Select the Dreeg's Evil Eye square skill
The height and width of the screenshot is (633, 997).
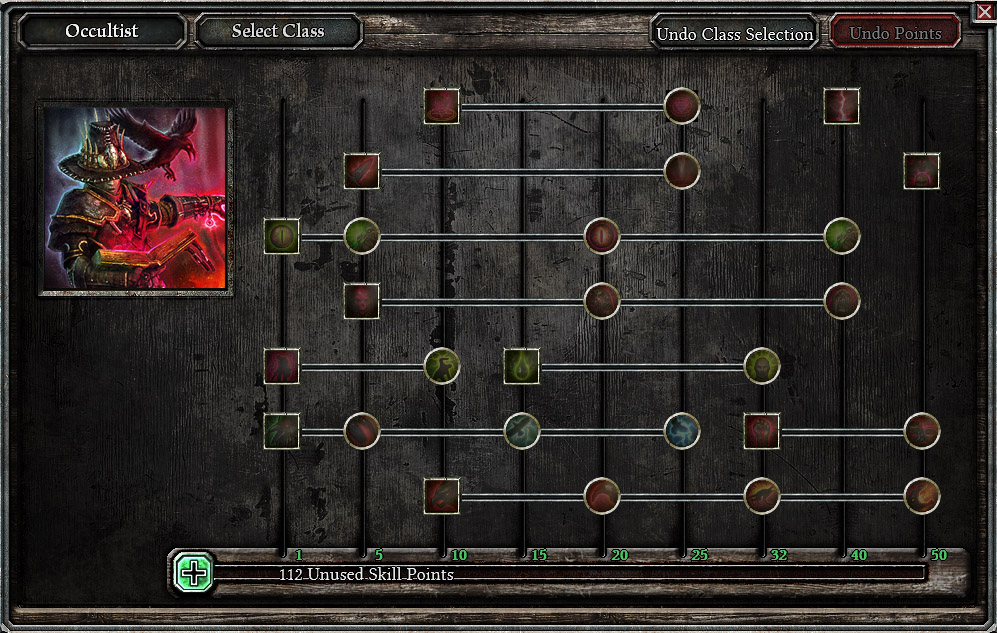(282, 236)
